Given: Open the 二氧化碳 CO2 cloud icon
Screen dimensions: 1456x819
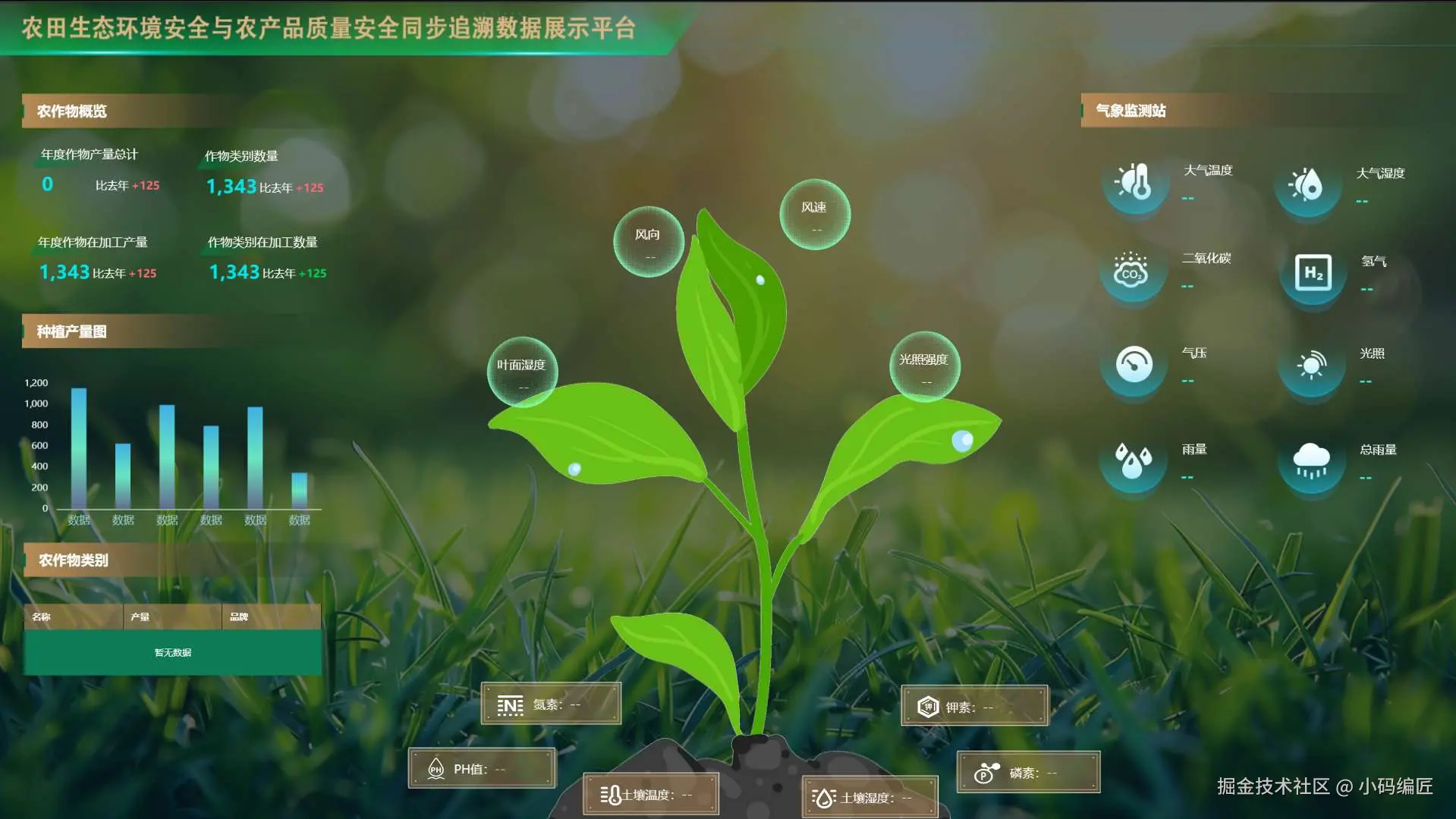Looking at the screenshot, I should pos(1131,270).
